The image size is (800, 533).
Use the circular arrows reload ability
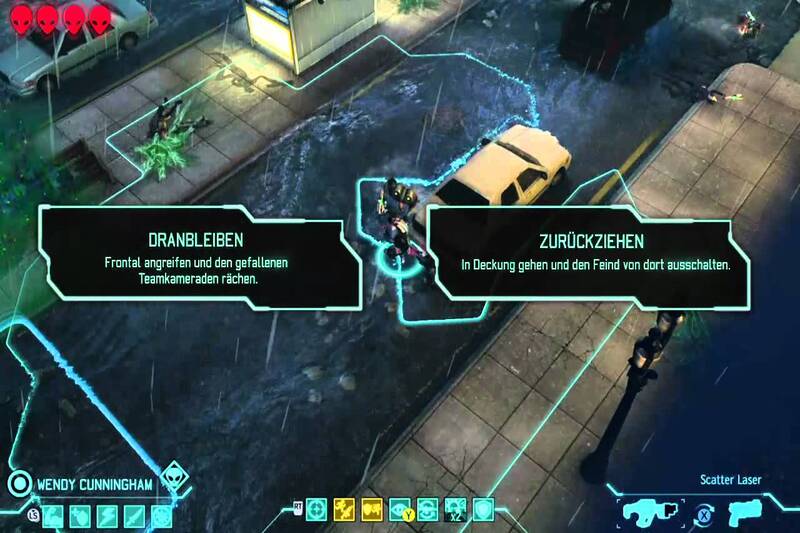coord(429,511)
